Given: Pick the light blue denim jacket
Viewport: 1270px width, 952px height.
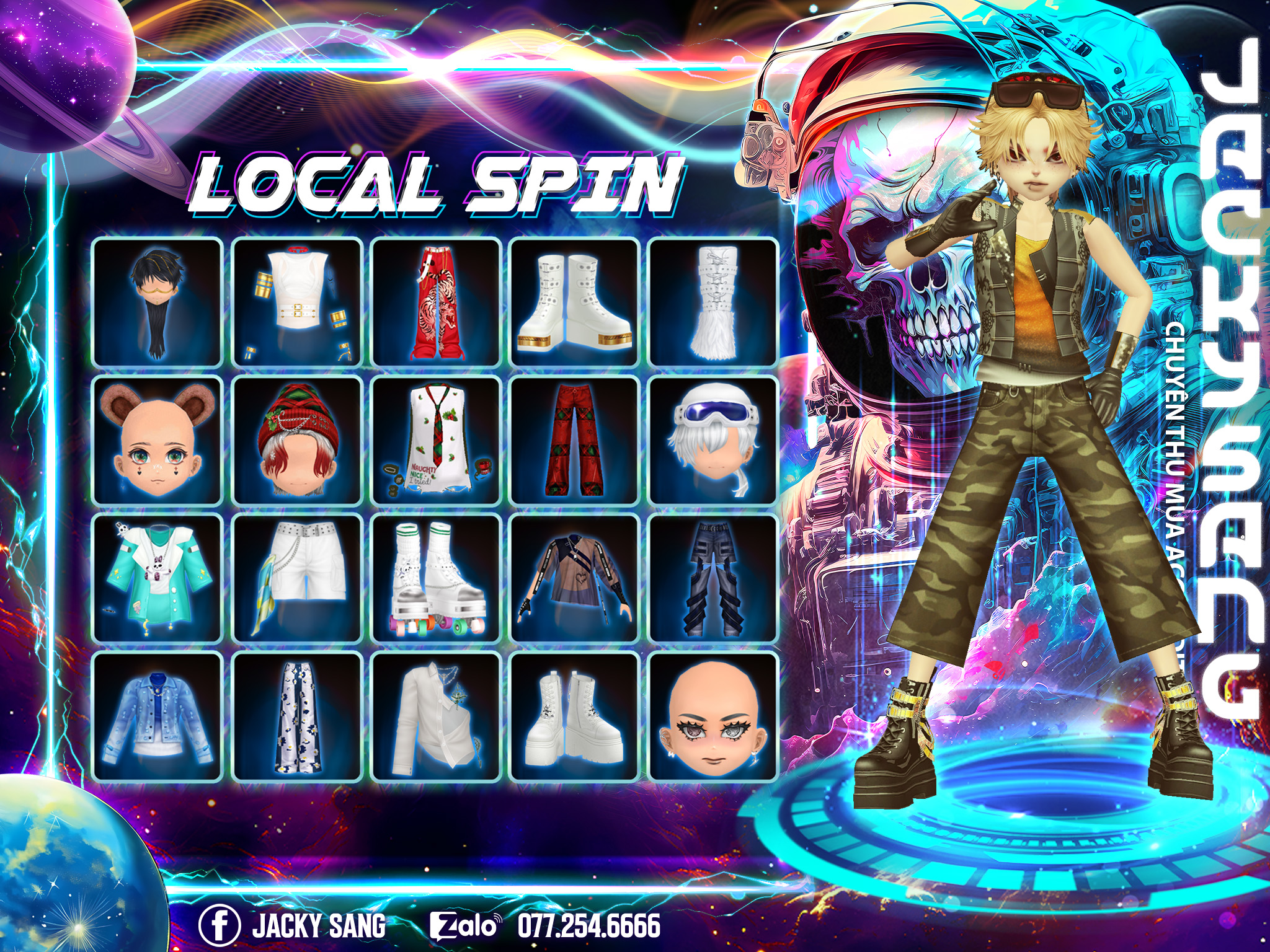Looking at the screenshot, I should point(157,716).
